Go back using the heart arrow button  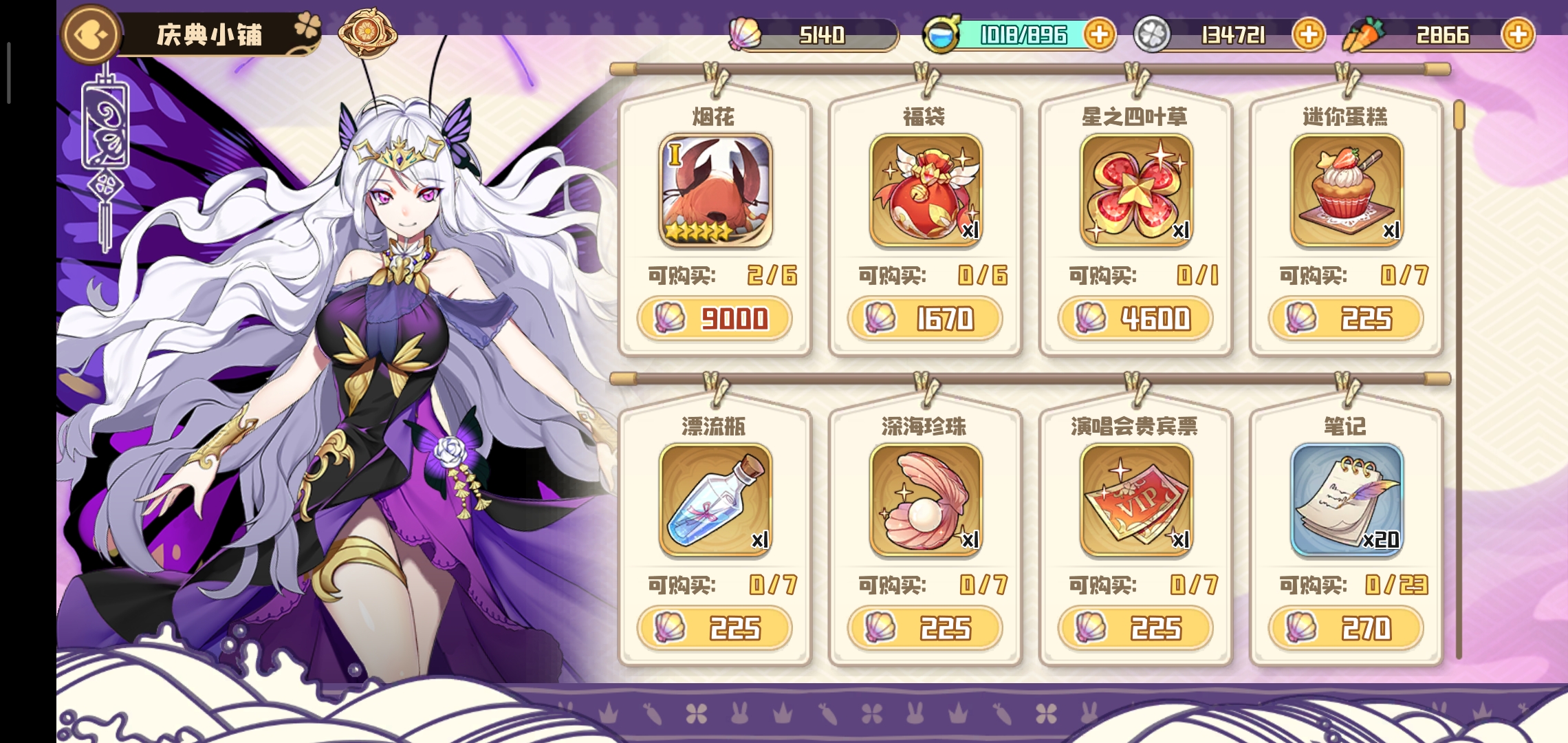click(90, 34)
